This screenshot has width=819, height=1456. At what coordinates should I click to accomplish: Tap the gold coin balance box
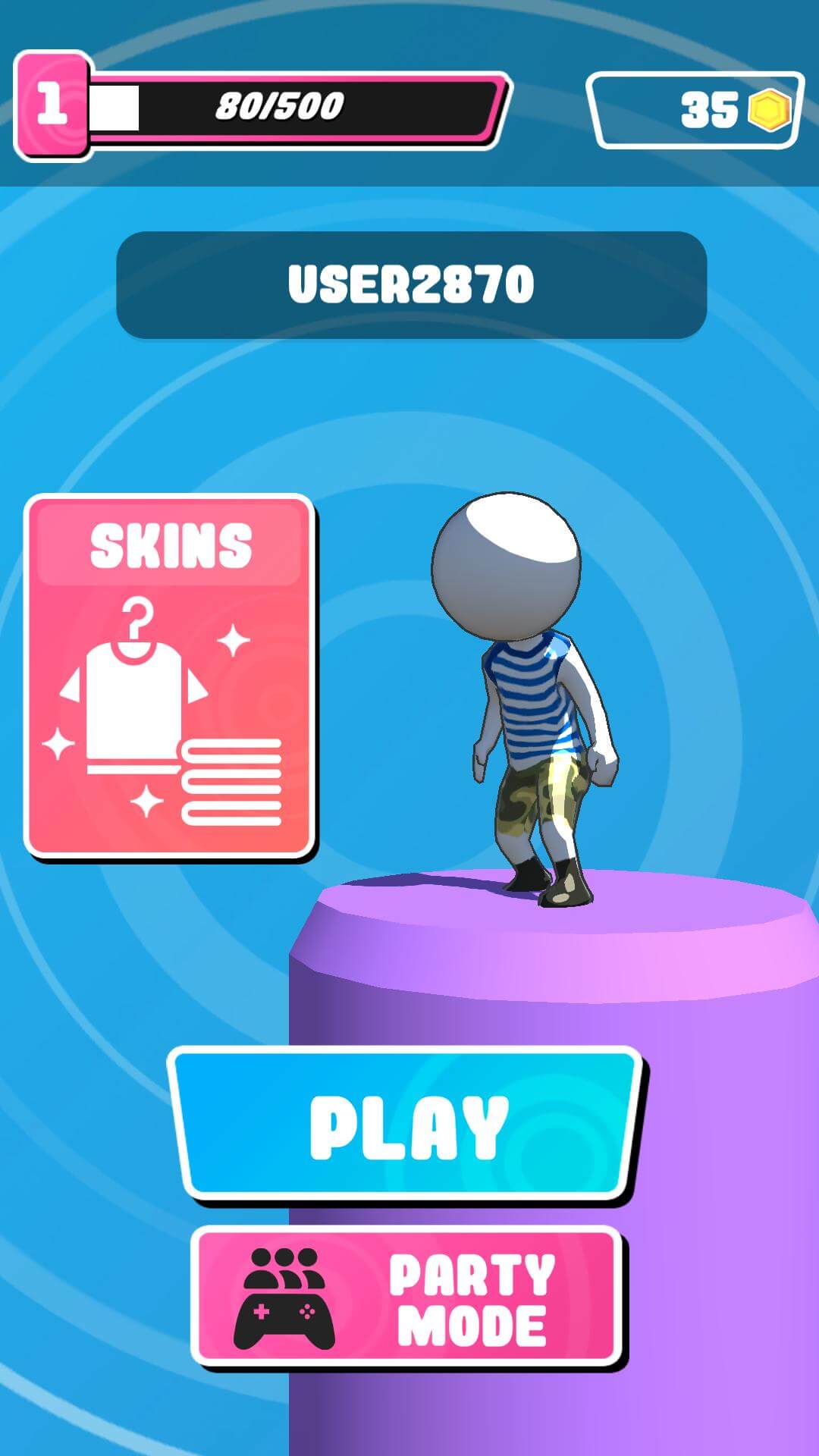coord(694,110)
